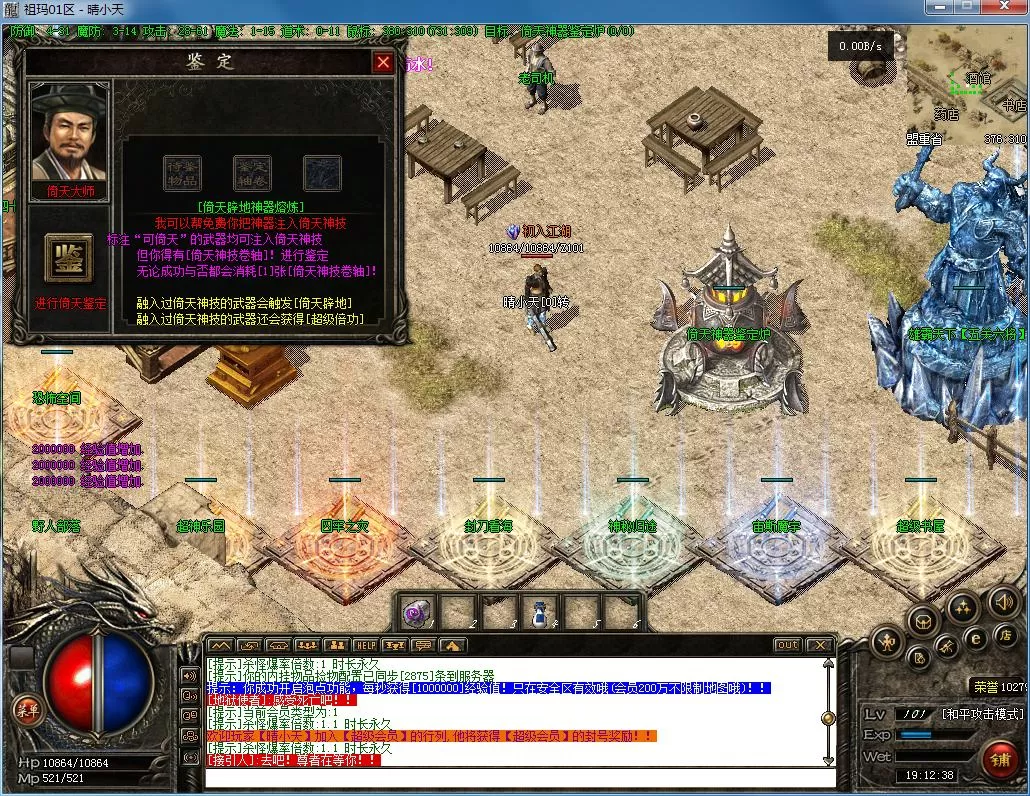
Task: Use the scroll item in the first hotbar slot
Action: [416, 611]
